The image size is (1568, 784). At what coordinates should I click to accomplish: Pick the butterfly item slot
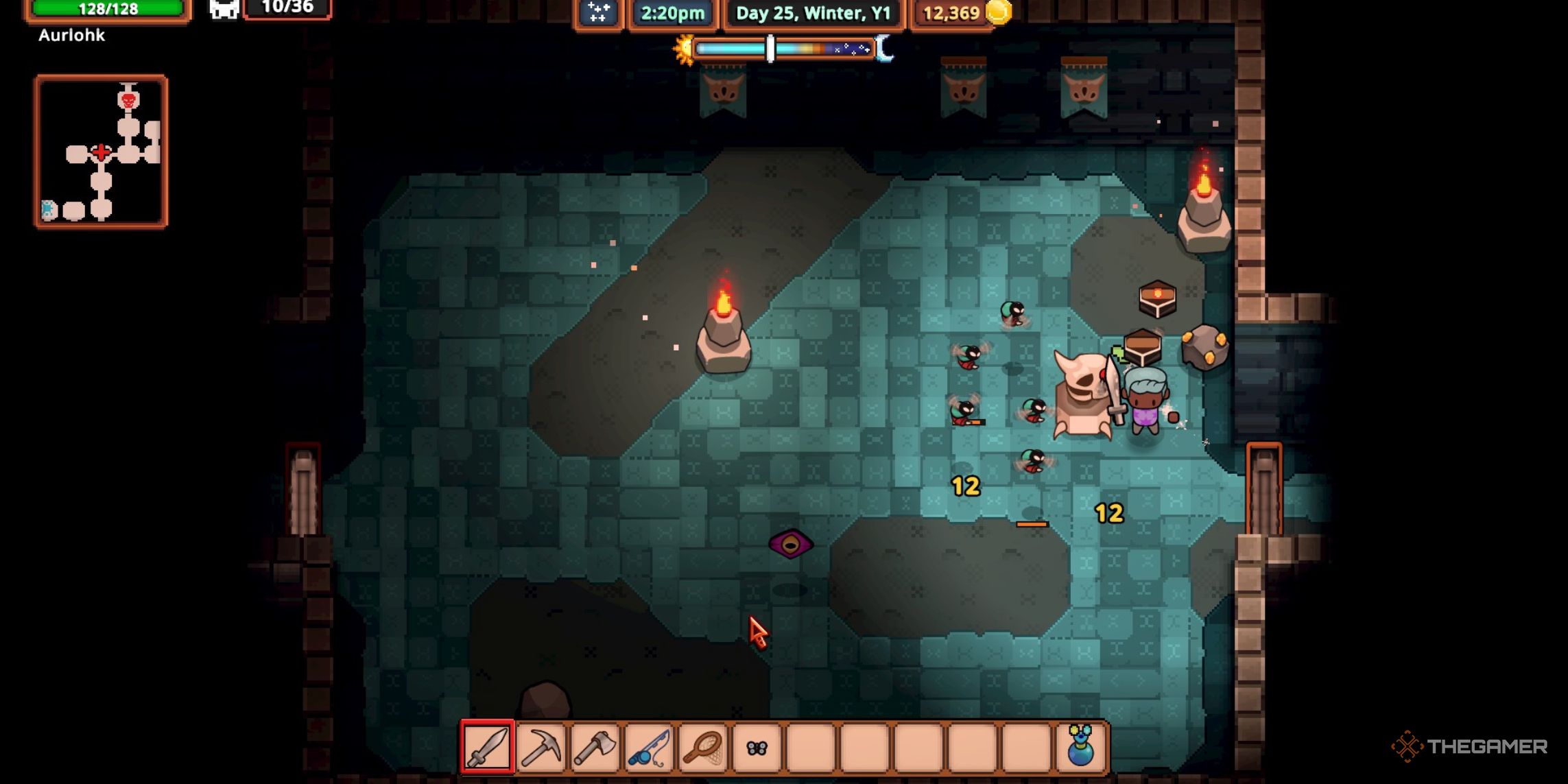point(757,747)
